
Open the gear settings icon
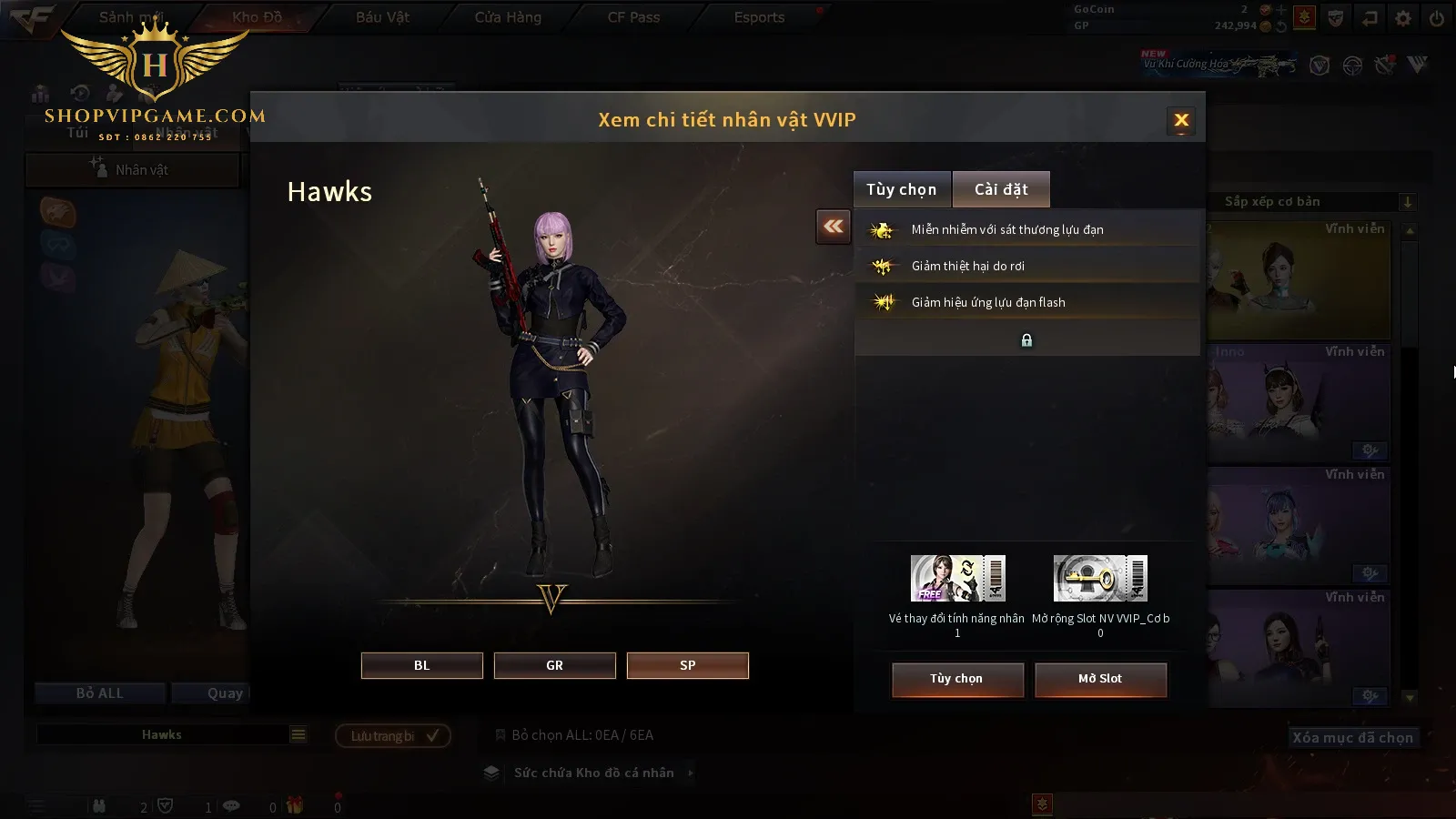pyautogui.click(x=1403, y=18)
